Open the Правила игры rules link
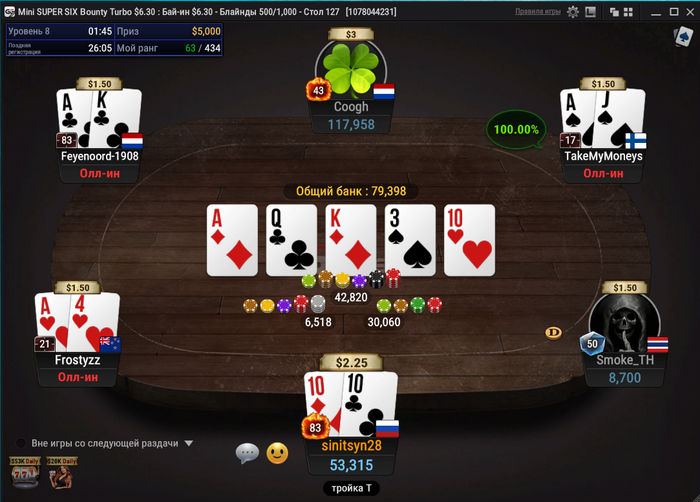The width and height of the screenshot is (700, 502). pos(538,13)
